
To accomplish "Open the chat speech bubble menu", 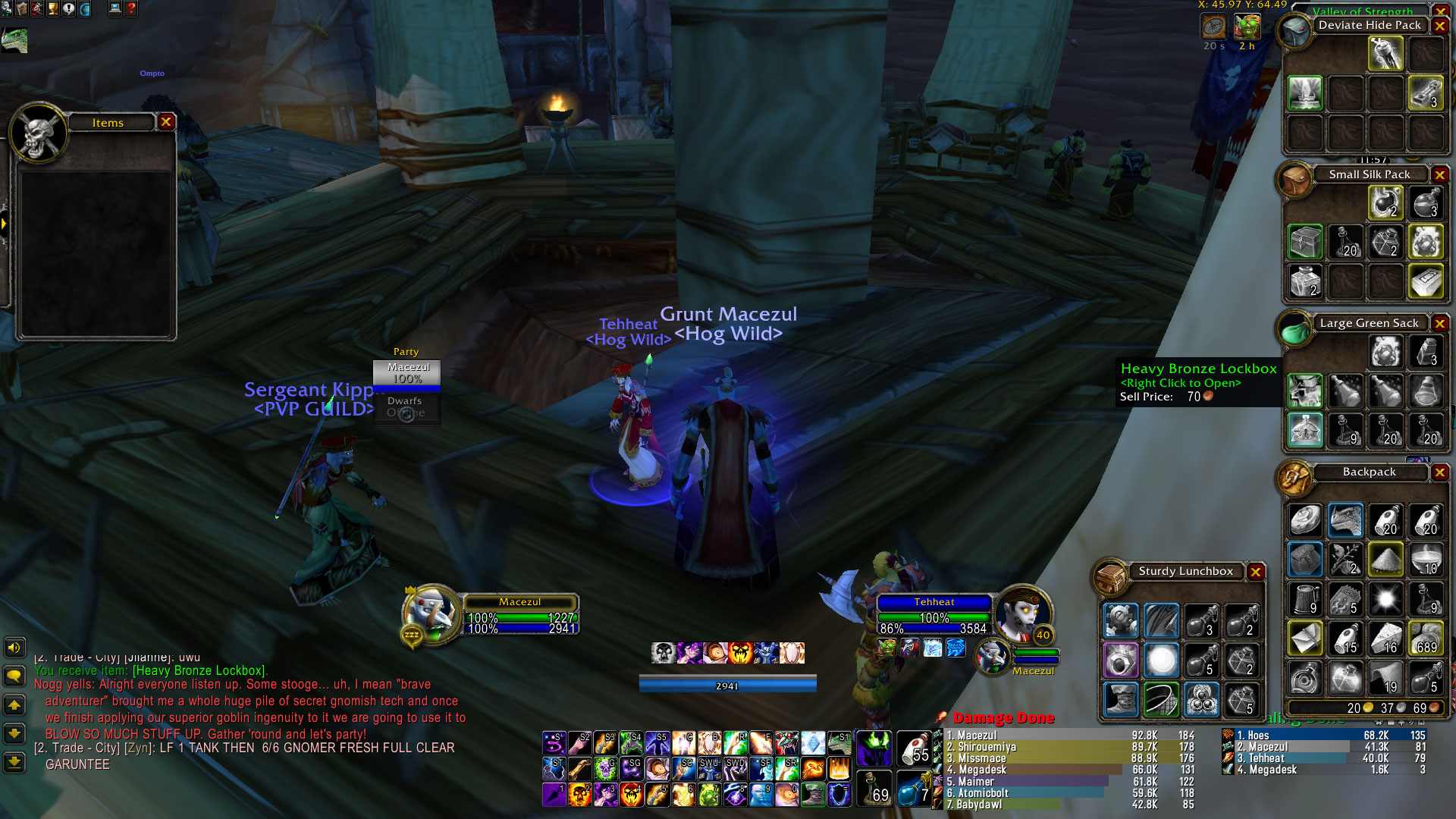I will point(14,676).
